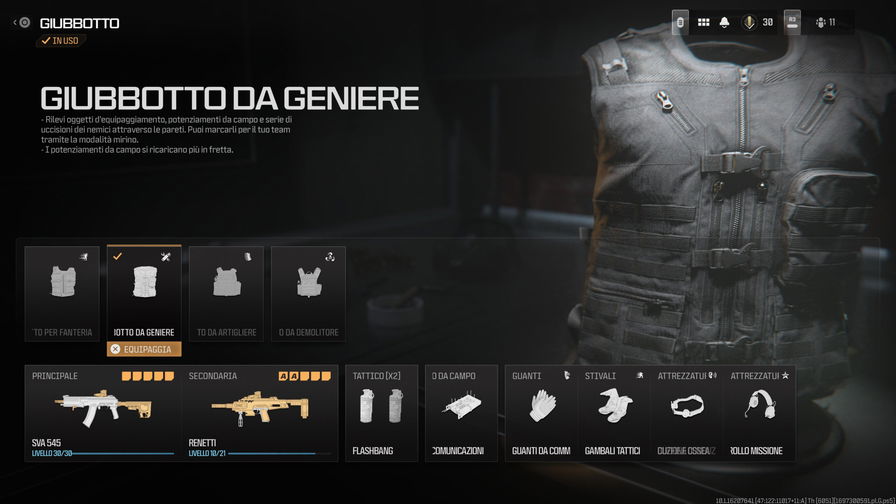
Task: Pick the Artigliere vest tile
Action: pos(226,292)
